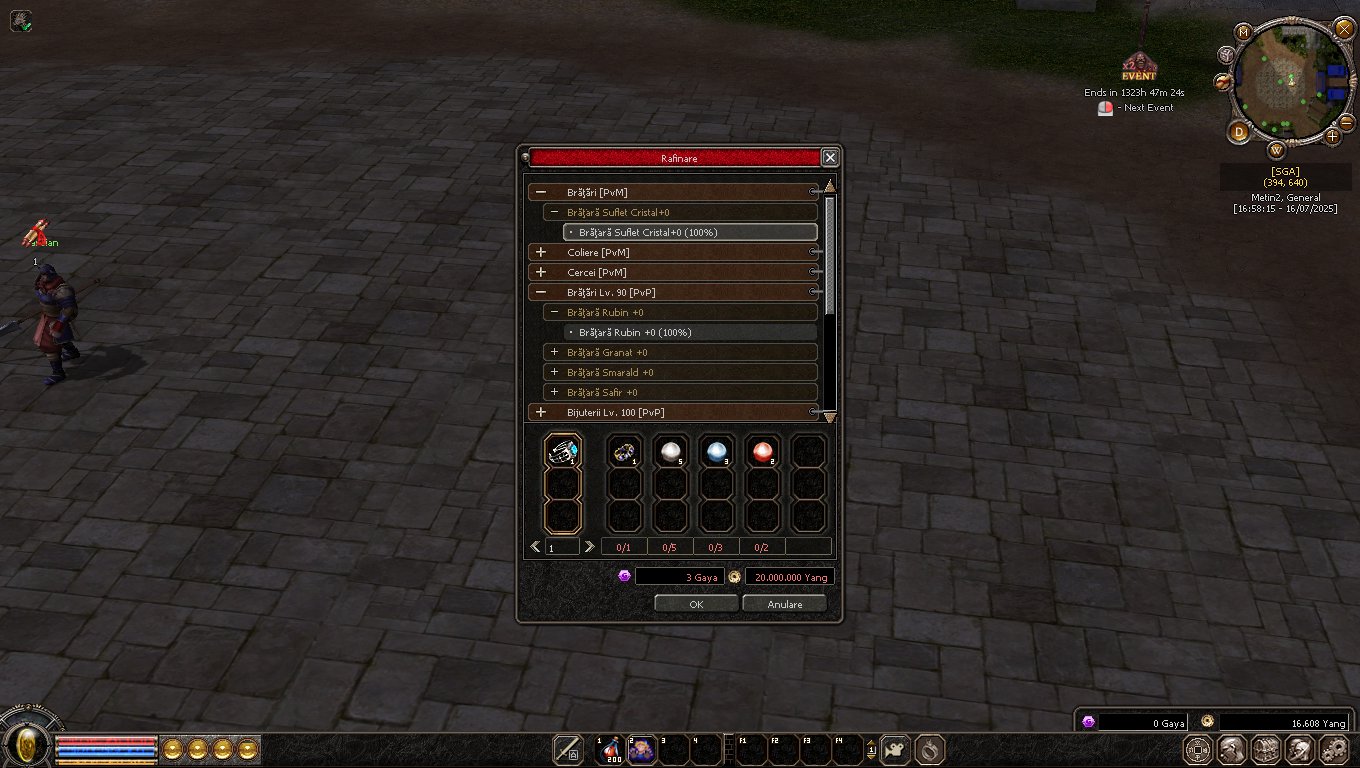Increase craft quantity with right arrow
1360x768 pixels.
[x=589, y=546]
